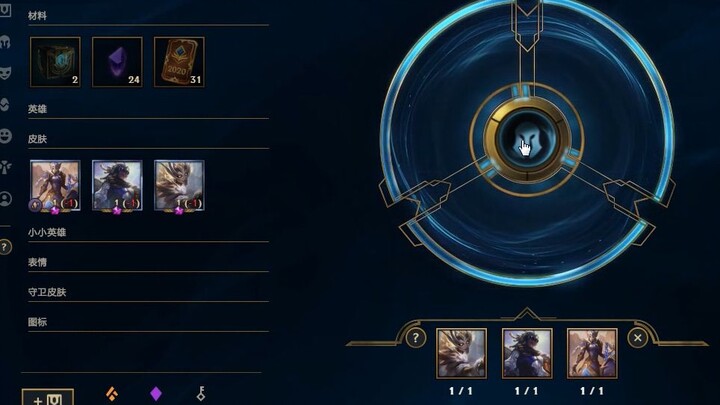Close the crafting tray with the X
Image resolution: width=720 pixels, height=405 pixels.
(x=637, y=338)
